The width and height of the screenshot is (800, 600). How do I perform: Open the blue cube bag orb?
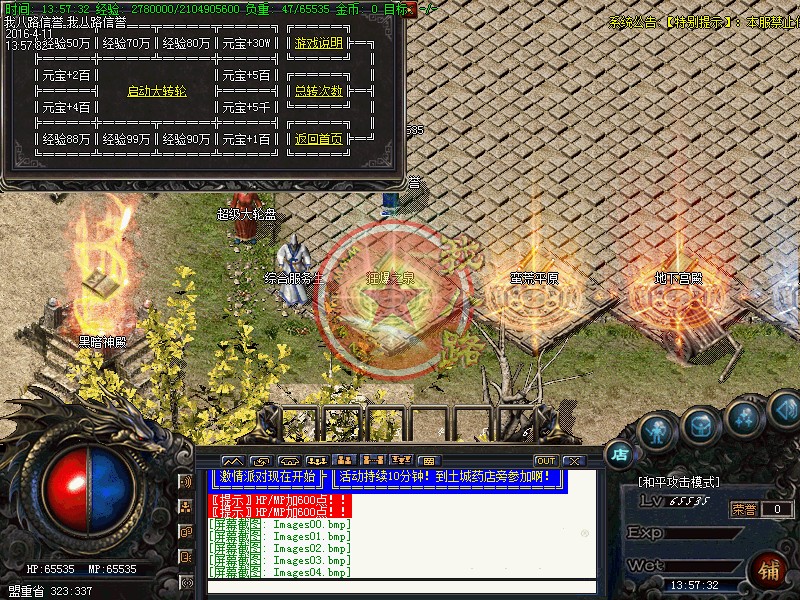tap(700, 426)
